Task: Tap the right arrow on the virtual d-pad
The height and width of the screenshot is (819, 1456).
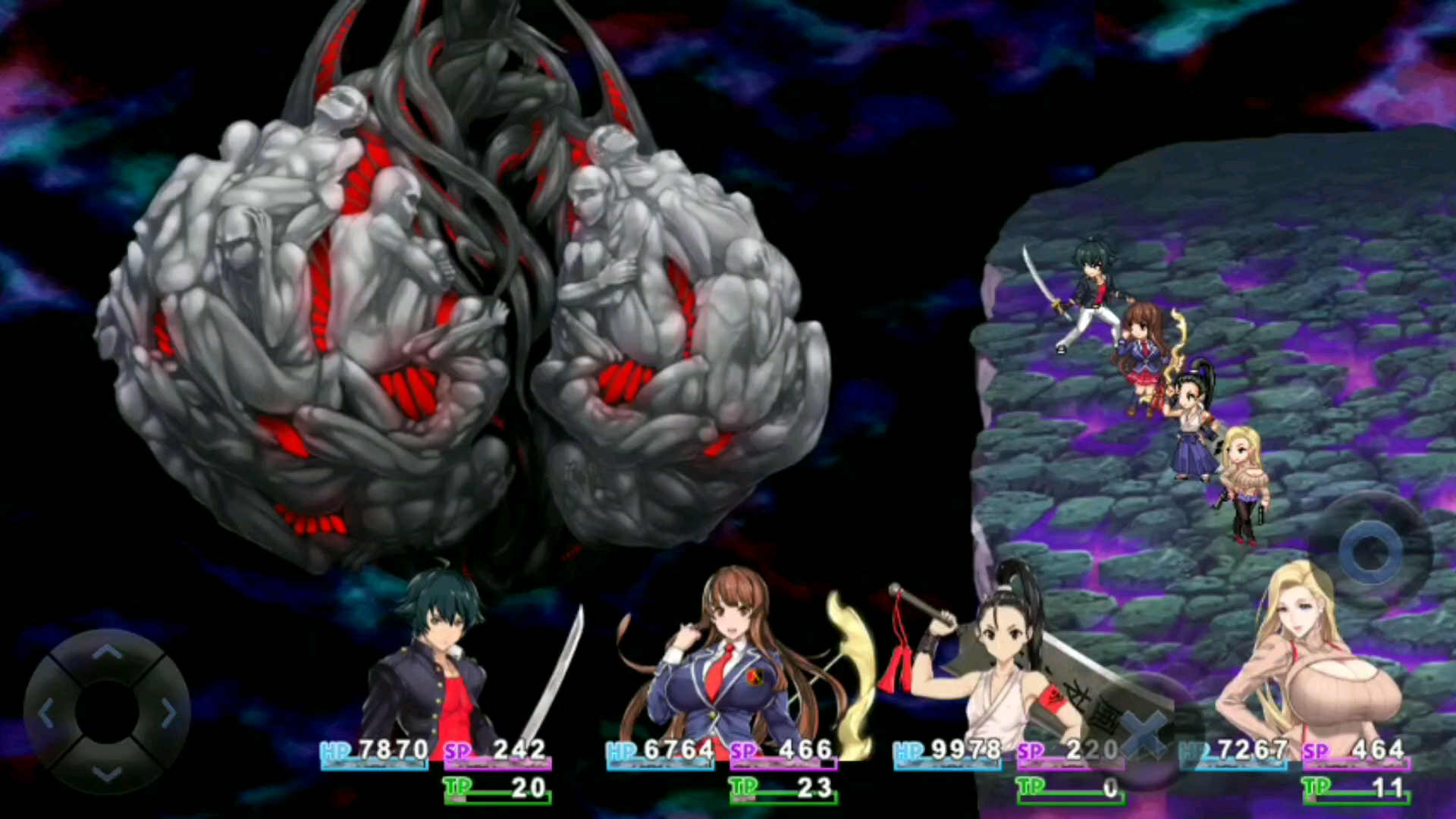Action: pos(168,713)
